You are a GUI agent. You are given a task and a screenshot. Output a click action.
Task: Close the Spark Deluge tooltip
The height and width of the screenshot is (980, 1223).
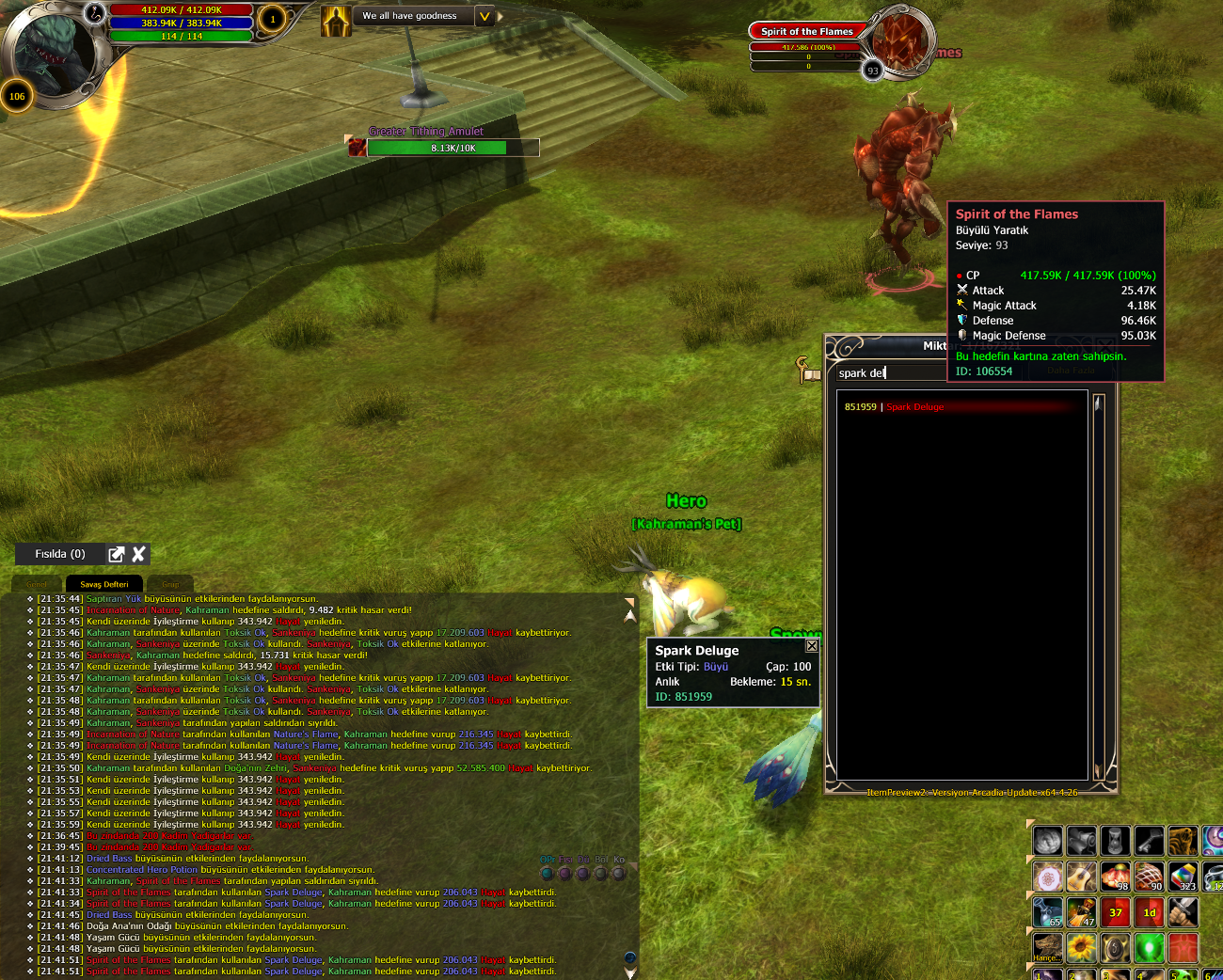[812, 646]
